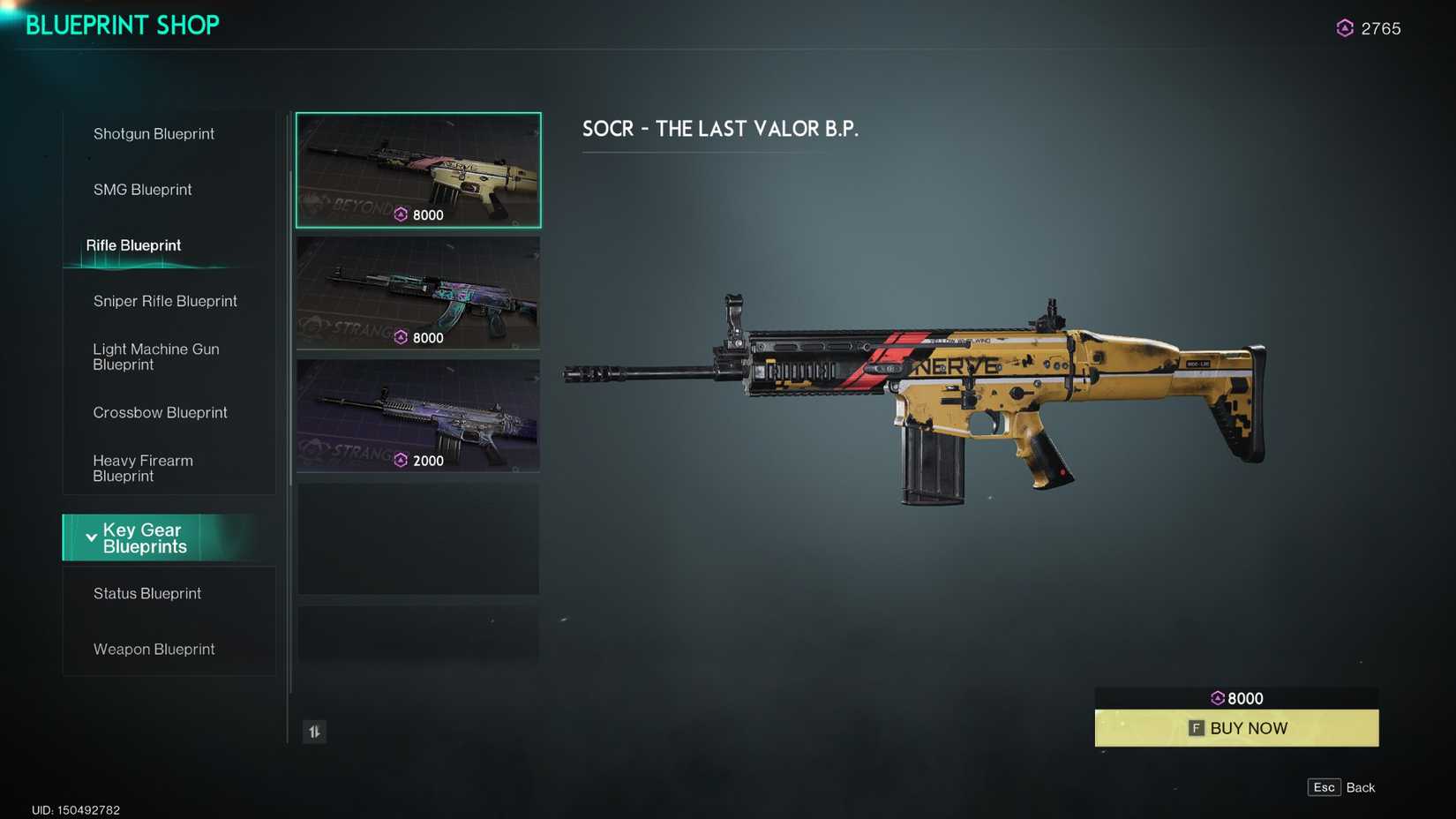The width and height of the screenshot is (1456, 819).
Task: Click Back to exit the Blueprint Shop
Action: tap(1362, 786)
